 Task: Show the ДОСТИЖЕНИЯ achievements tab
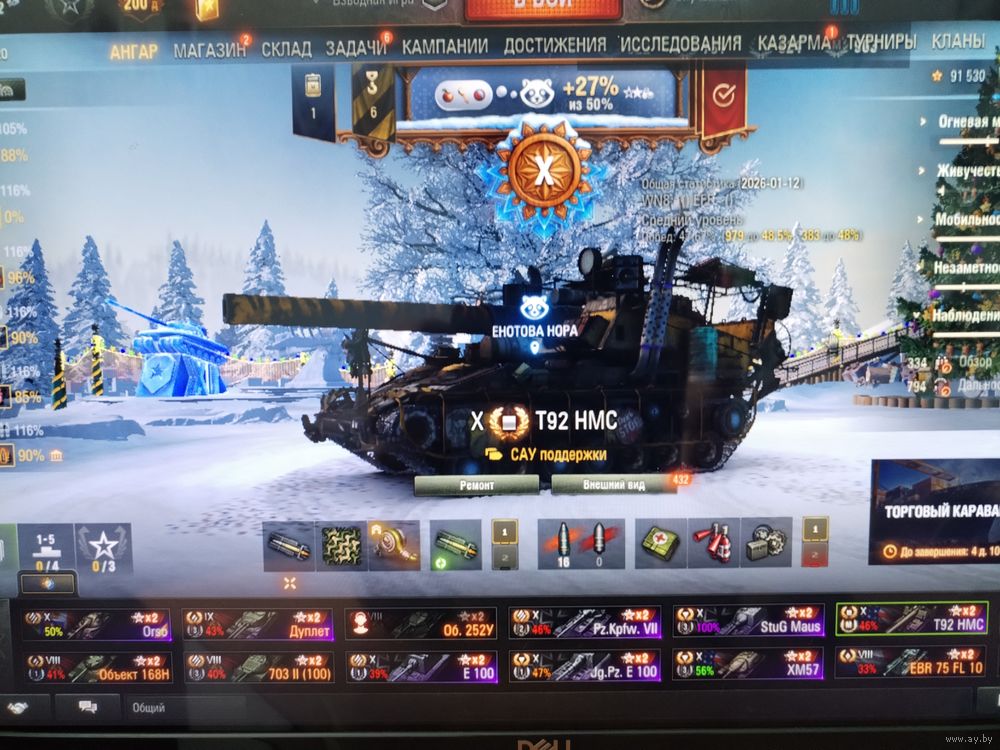[555, 45]
